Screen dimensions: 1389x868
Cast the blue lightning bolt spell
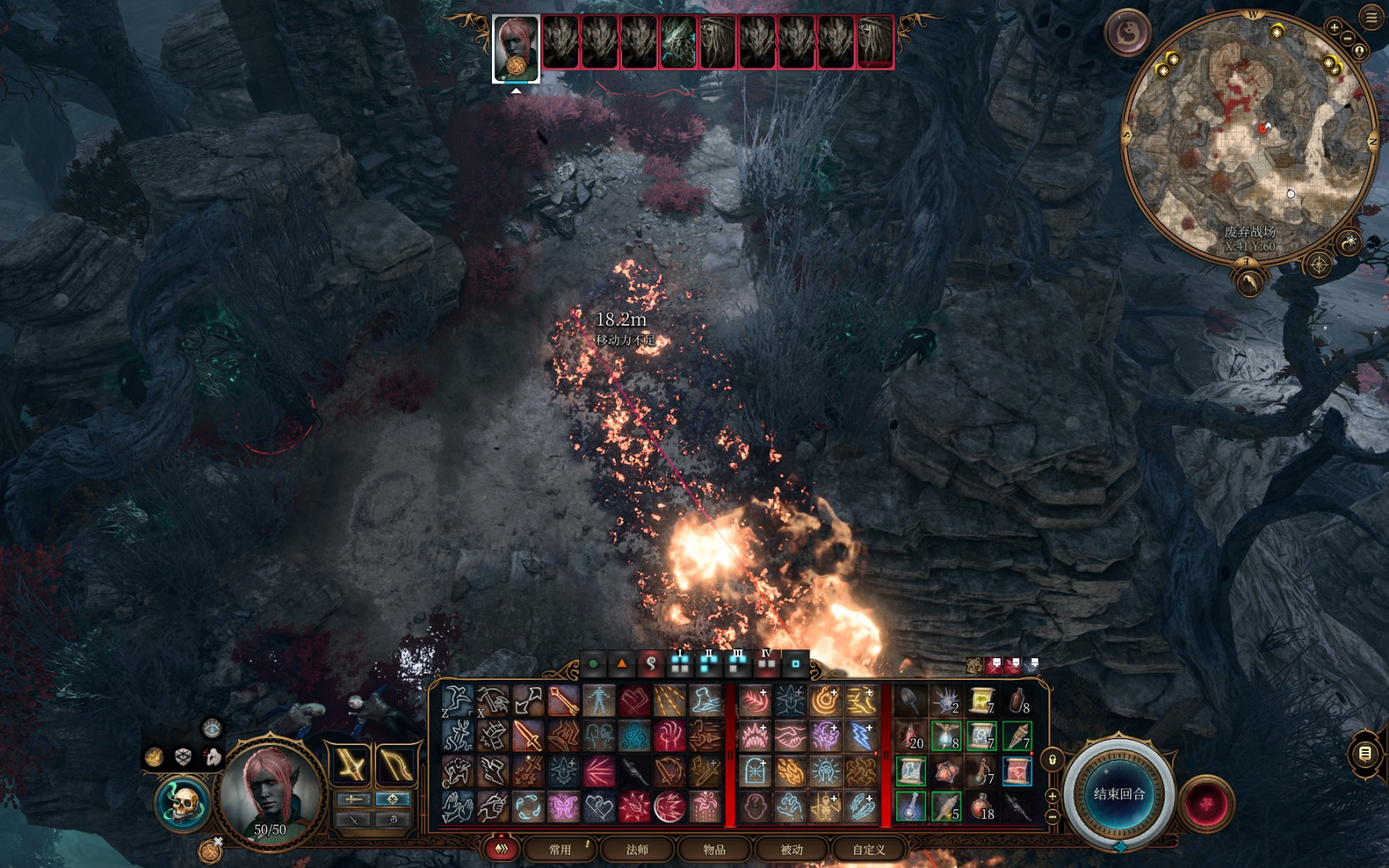click(x=861, y=736)
